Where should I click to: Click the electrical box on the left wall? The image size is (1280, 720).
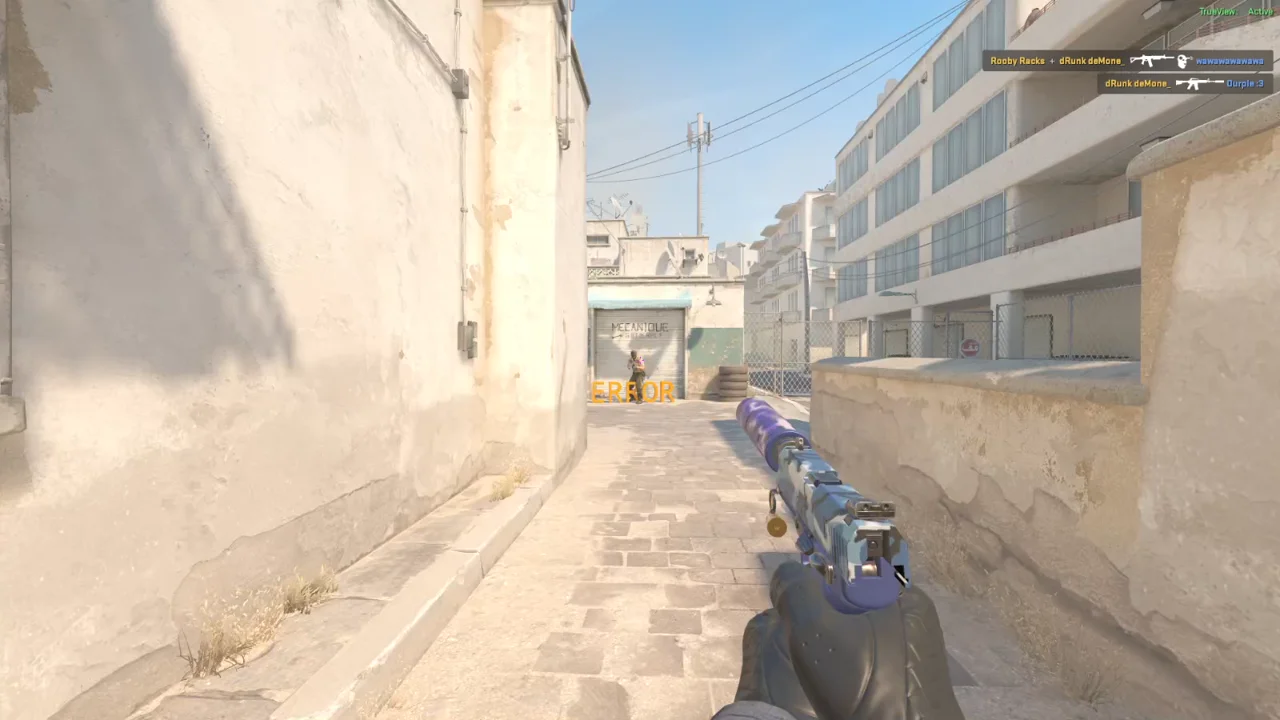point(466,340)
